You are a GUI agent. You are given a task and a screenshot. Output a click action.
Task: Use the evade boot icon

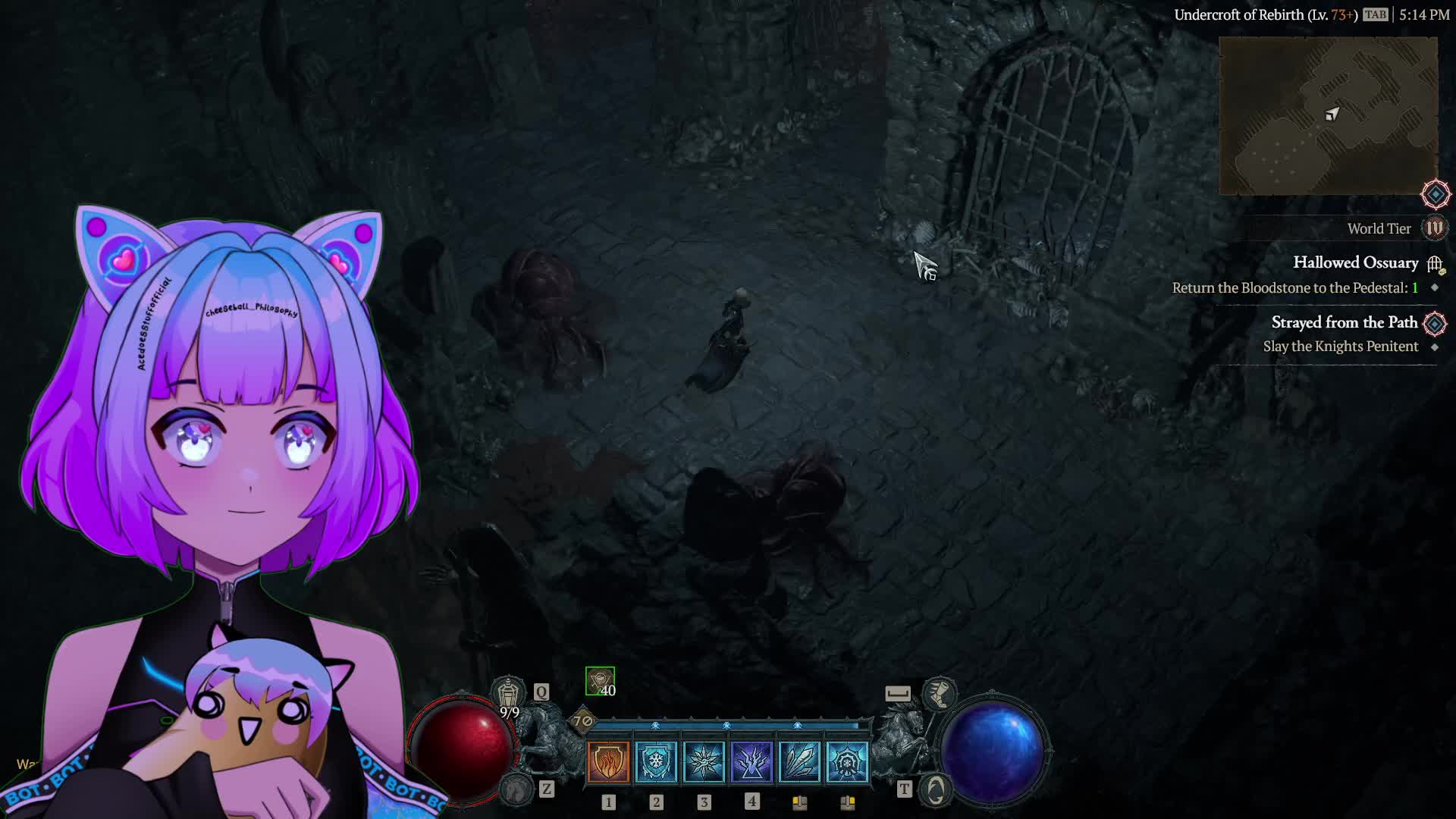[x=939, y=694]
